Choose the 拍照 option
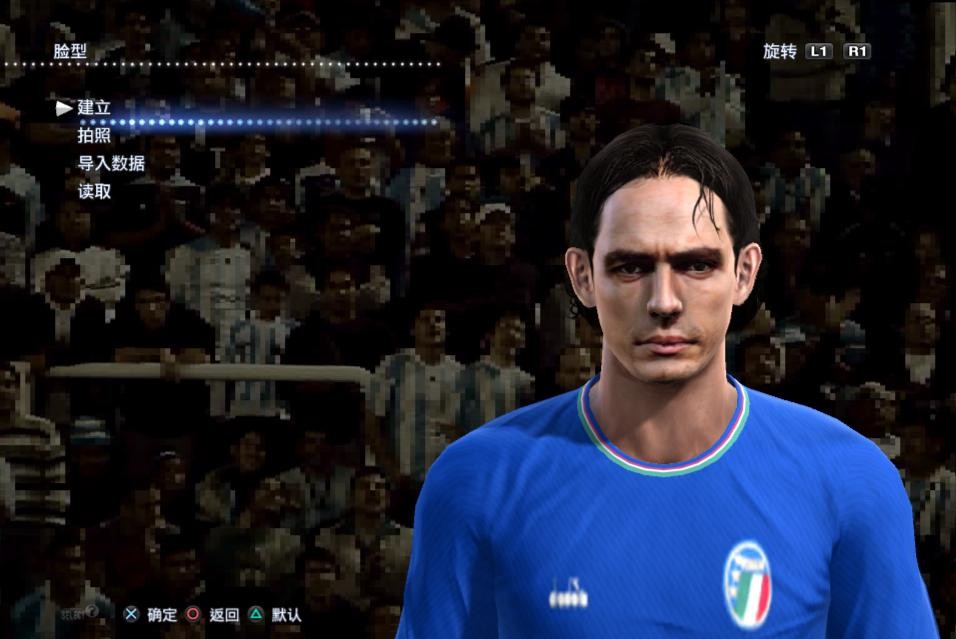Viewport: 956px width, 639px height. pyautogui.click(x=94, y=135)
